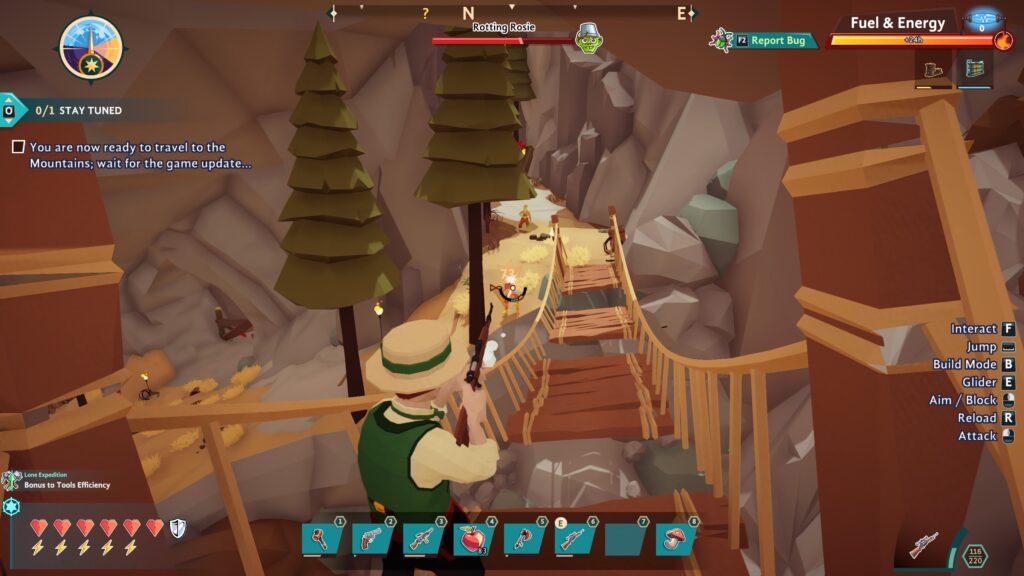Toggle the Stay Tuned quest checkbox

pos(18,147)
